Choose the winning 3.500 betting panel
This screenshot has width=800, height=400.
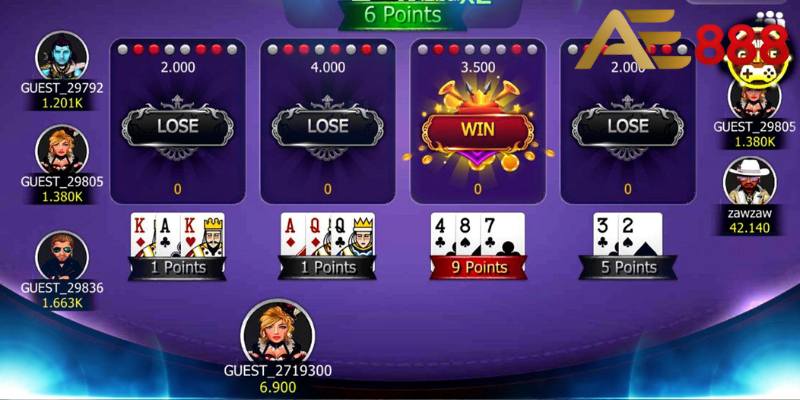pyautogui.click(x=477, y=120)
